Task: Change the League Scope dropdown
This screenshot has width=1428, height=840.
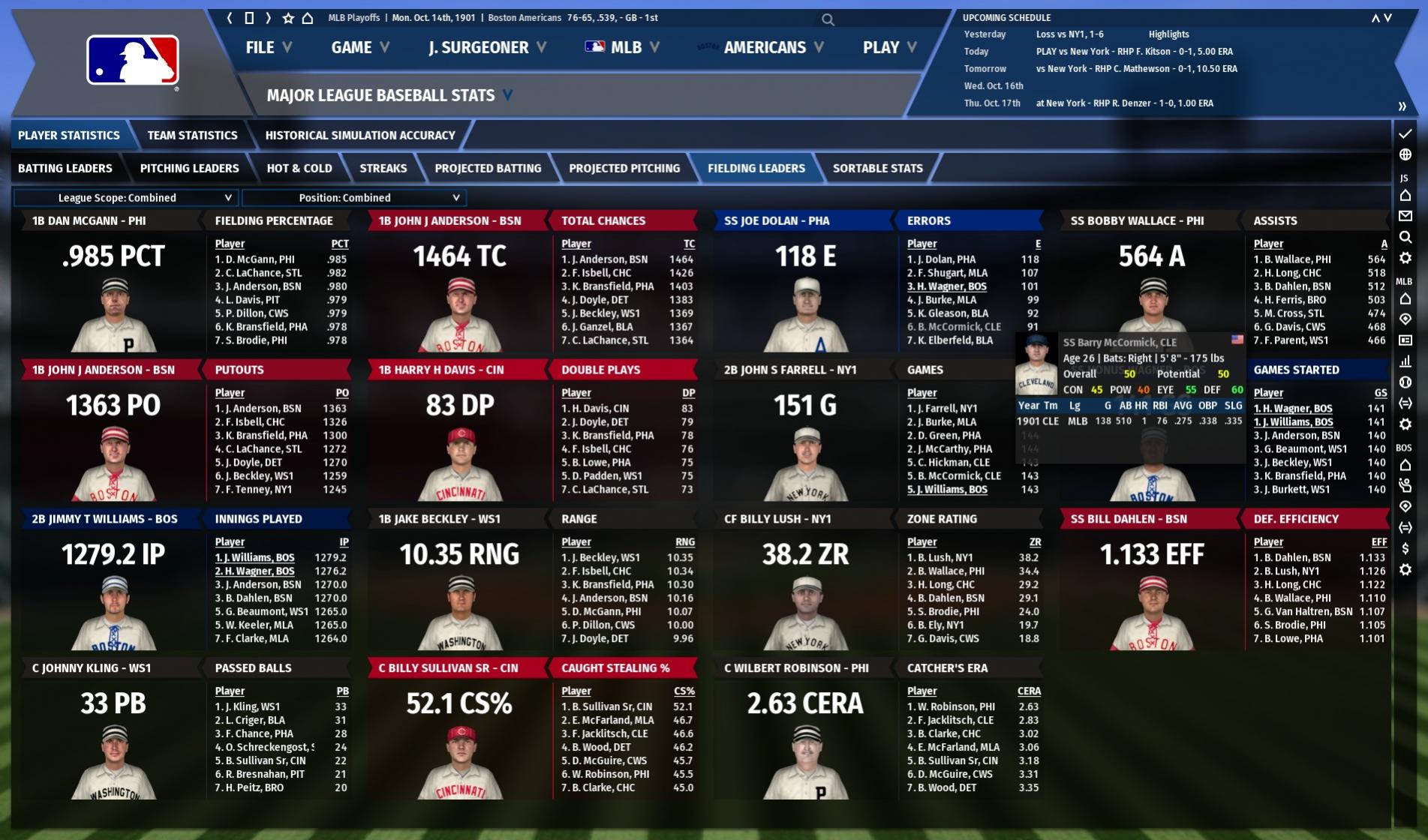Action: 125,198
